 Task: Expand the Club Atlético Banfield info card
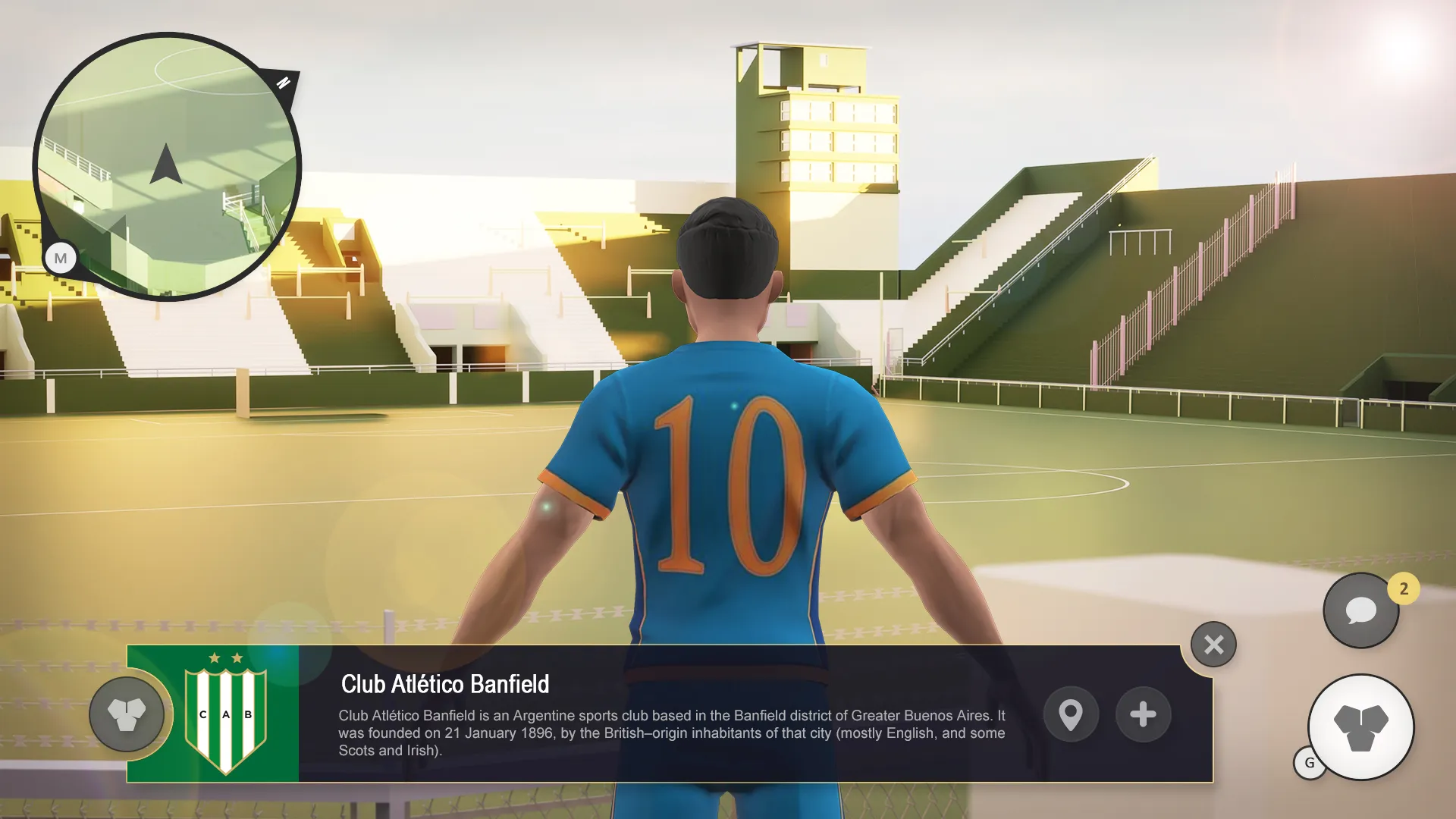(x=1143, y=714)
